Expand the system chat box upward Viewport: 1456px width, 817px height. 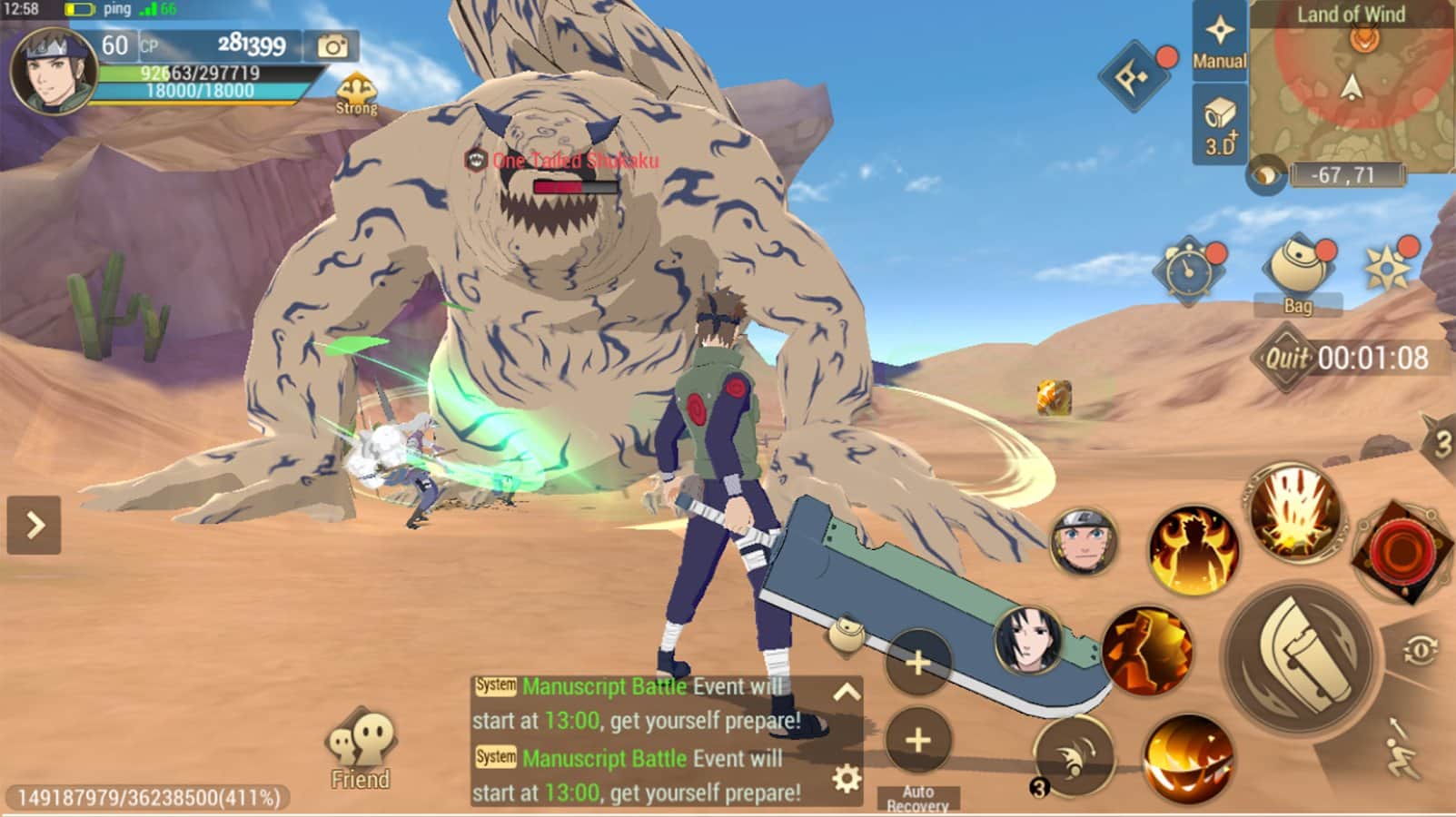[846, 693]
